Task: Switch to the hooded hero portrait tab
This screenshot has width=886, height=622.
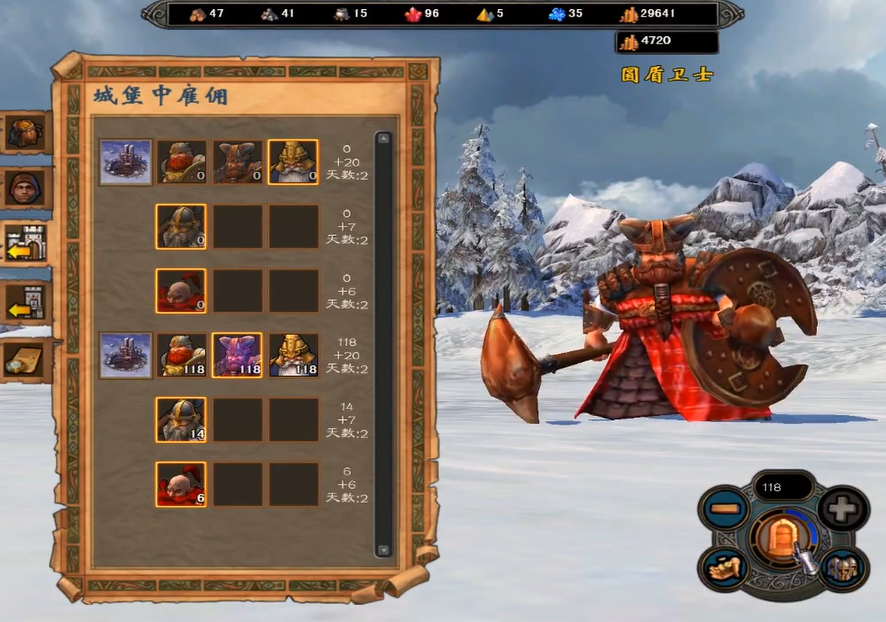Action: (24, 187)
